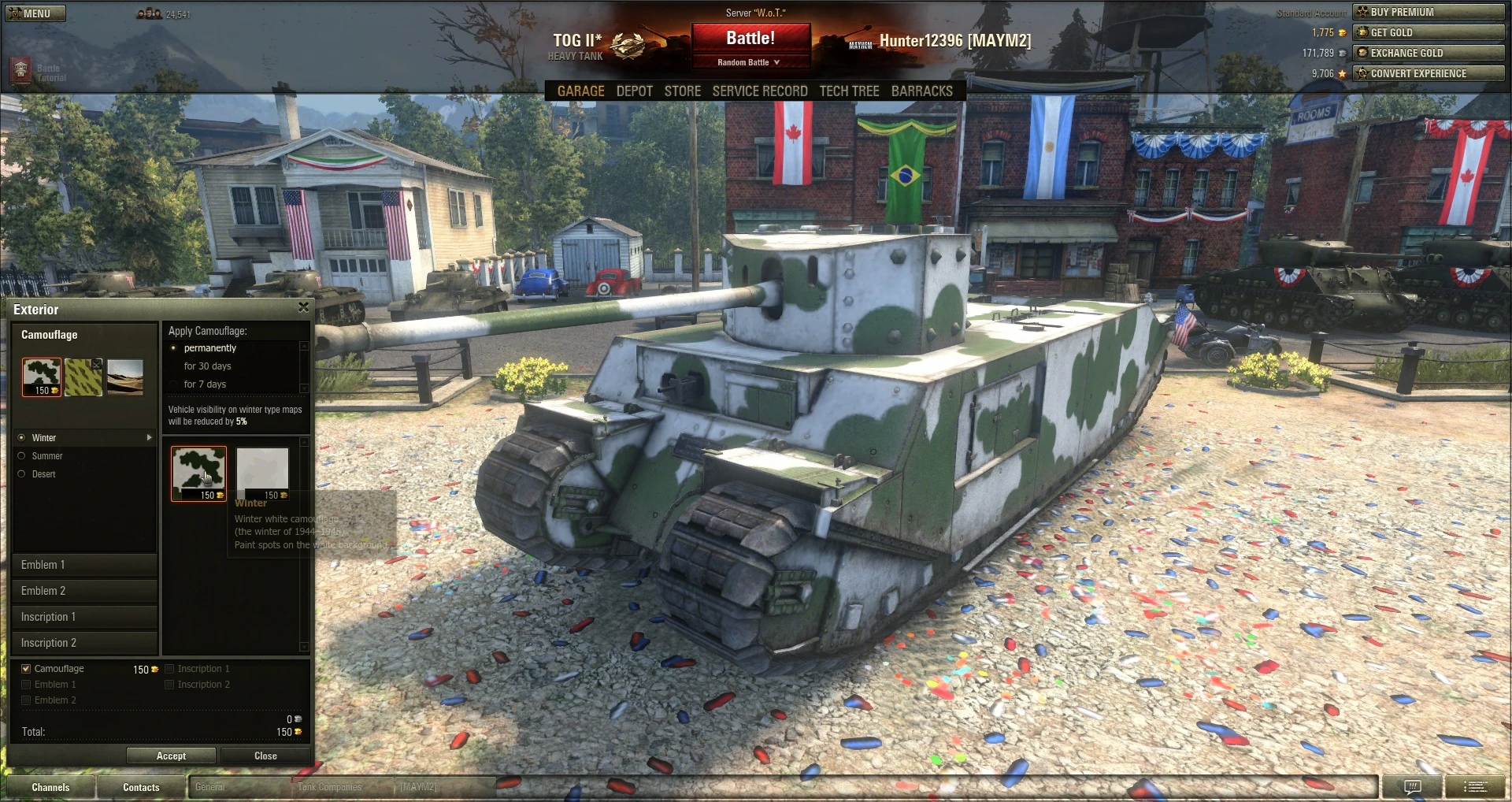Switch to the SERVICE RECORD tab
The height and width of the screenshot is (802, 1512).
[x=760, y=91]
